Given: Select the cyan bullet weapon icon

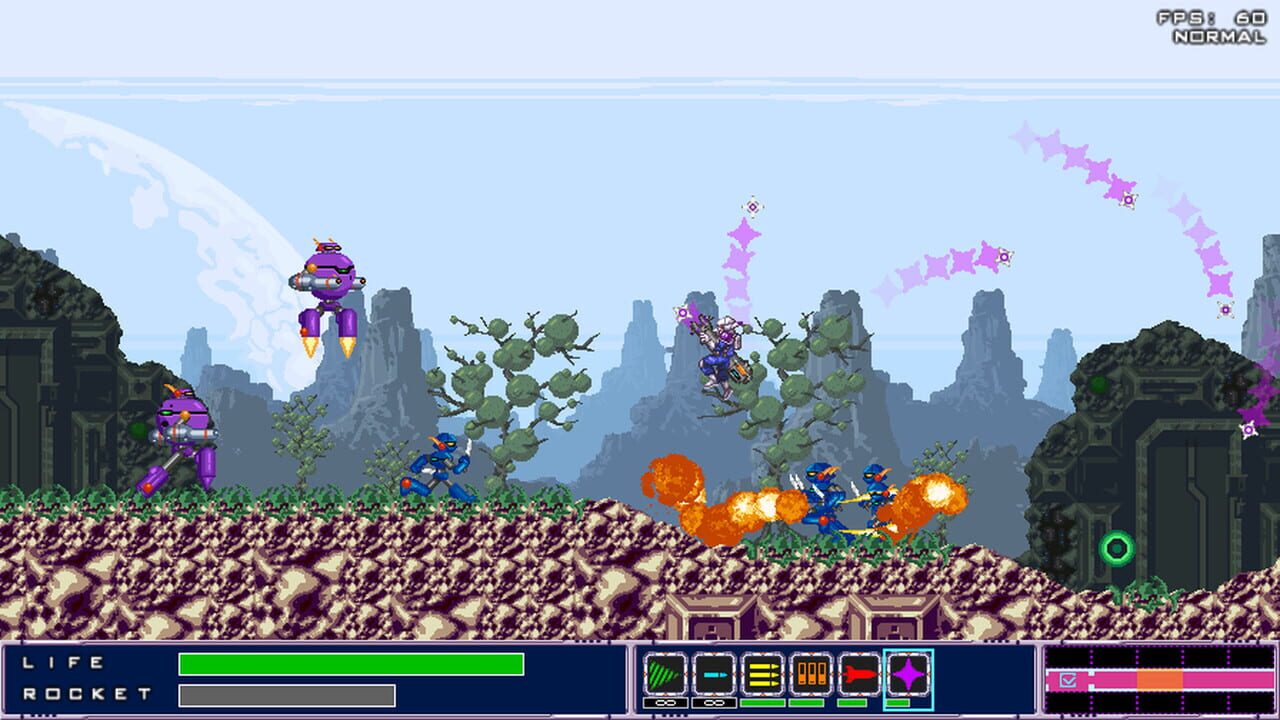Looking at the screenshot, I should (712, 672).
